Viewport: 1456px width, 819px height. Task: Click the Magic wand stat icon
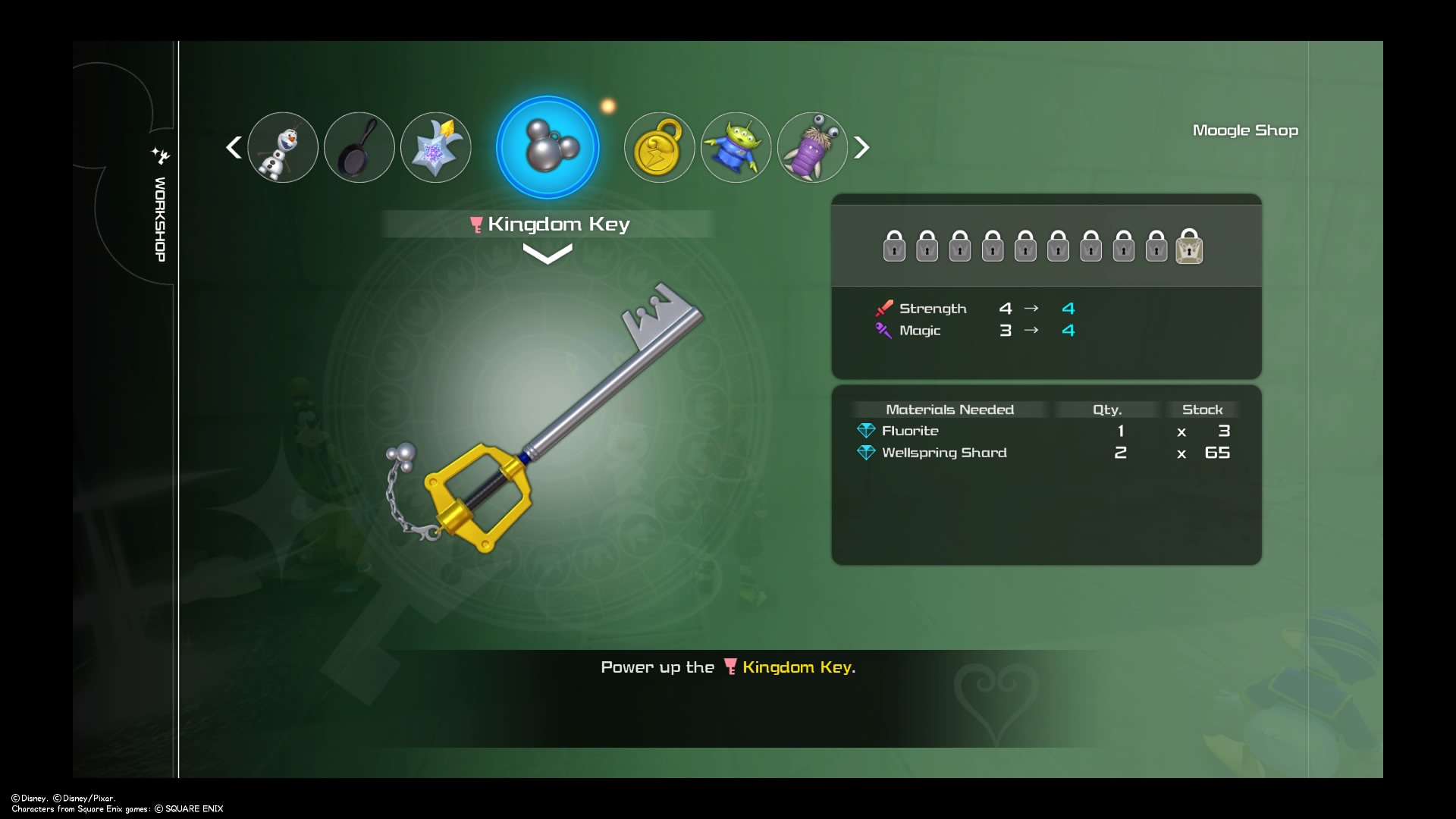883,331
